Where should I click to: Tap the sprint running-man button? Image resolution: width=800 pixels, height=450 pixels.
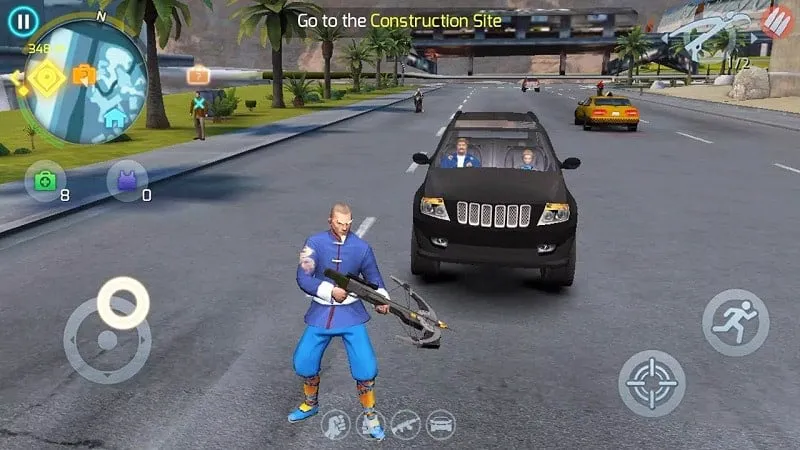click(735, 323)
